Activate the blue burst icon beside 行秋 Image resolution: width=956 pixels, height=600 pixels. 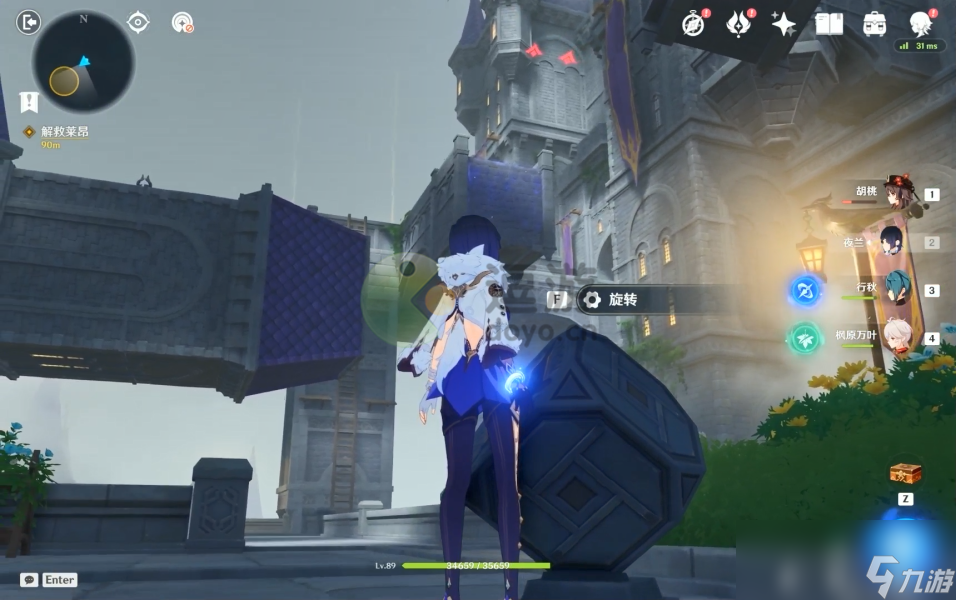point(805,291)
